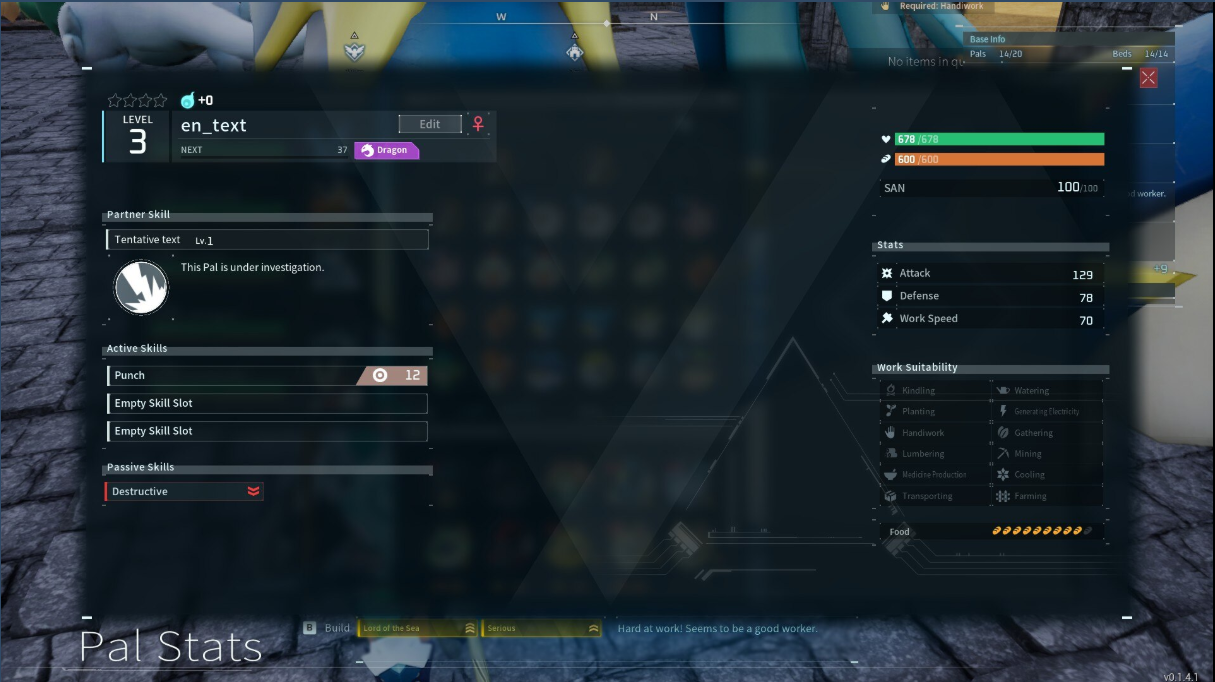Screen dimensions: 1215x682
Task: Select the Farming work suitability entry
Action: (x=1029, y=496)
